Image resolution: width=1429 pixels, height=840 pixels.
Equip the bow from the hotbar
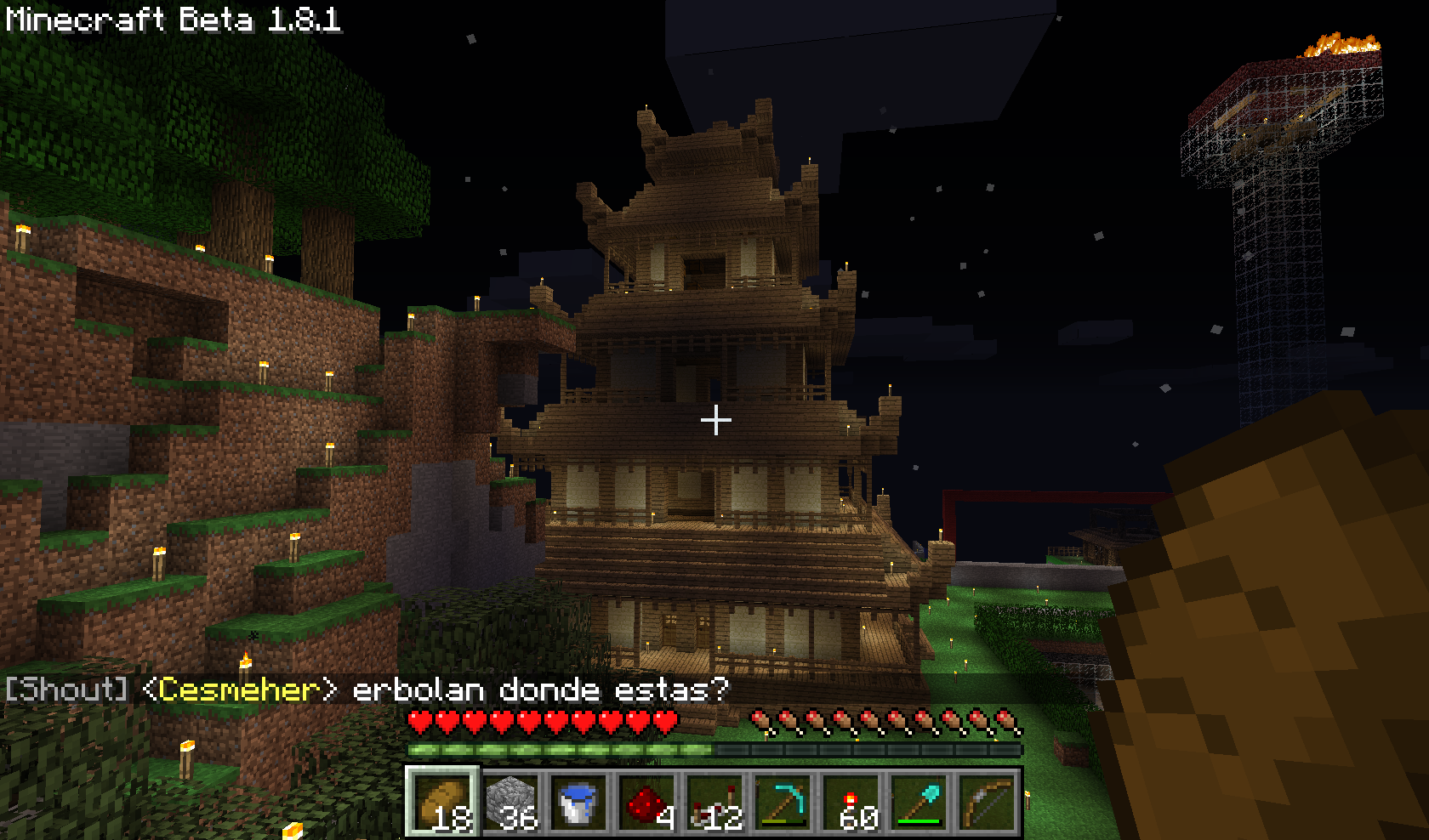987,802
